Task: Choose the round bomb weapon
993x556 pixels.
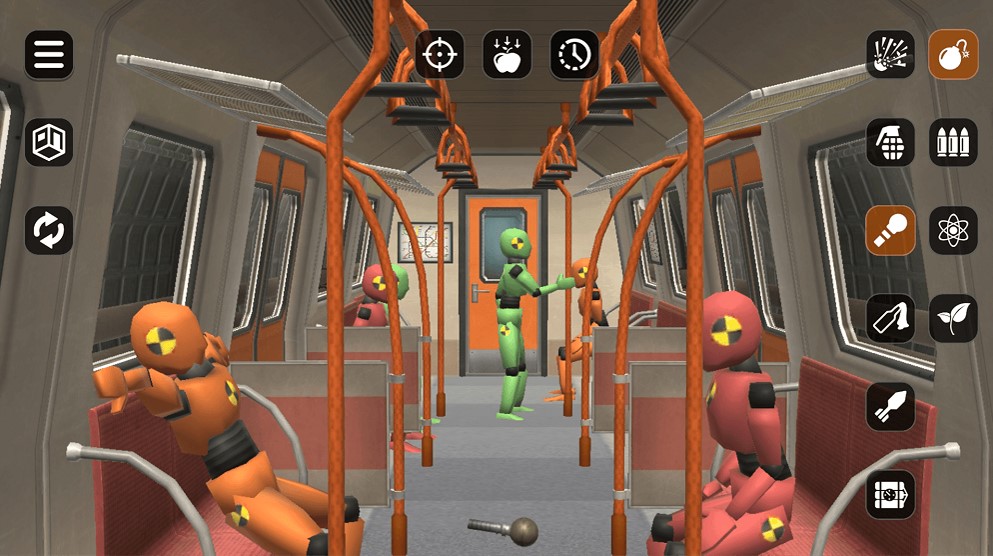Action: click(953, 55)
